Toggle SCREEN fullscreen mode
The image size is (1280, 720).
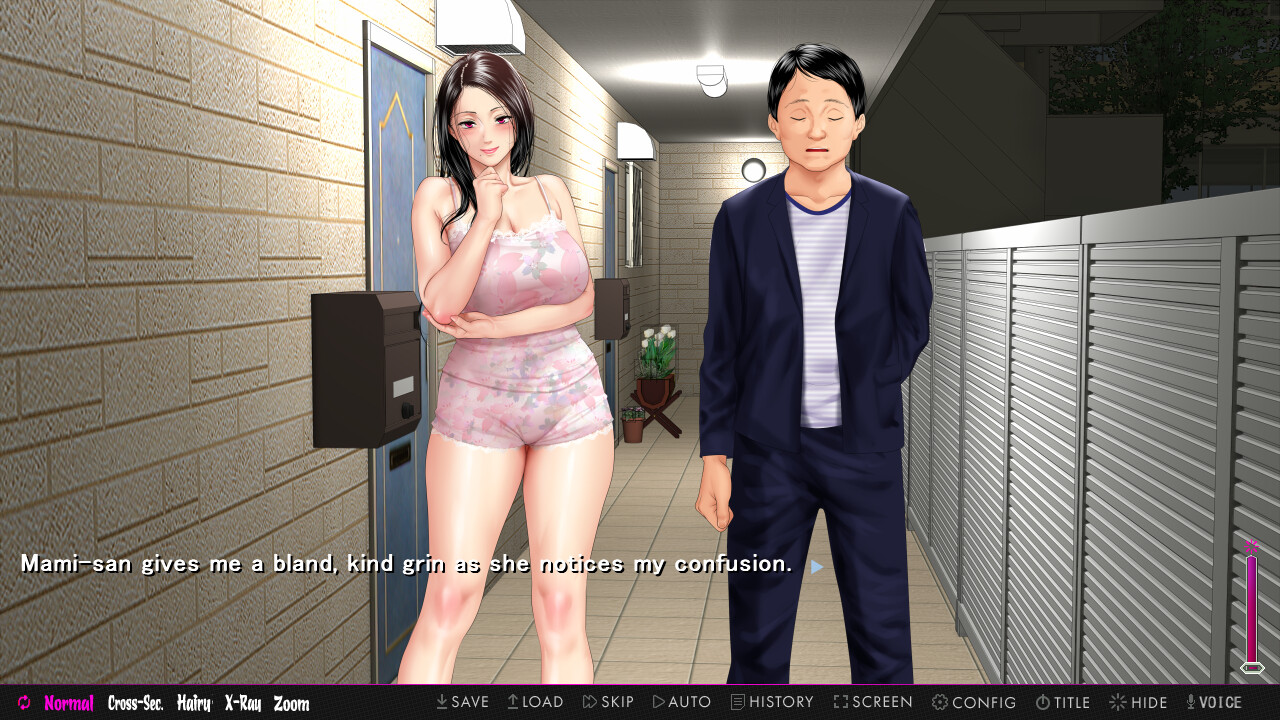(x=873, y=702)
